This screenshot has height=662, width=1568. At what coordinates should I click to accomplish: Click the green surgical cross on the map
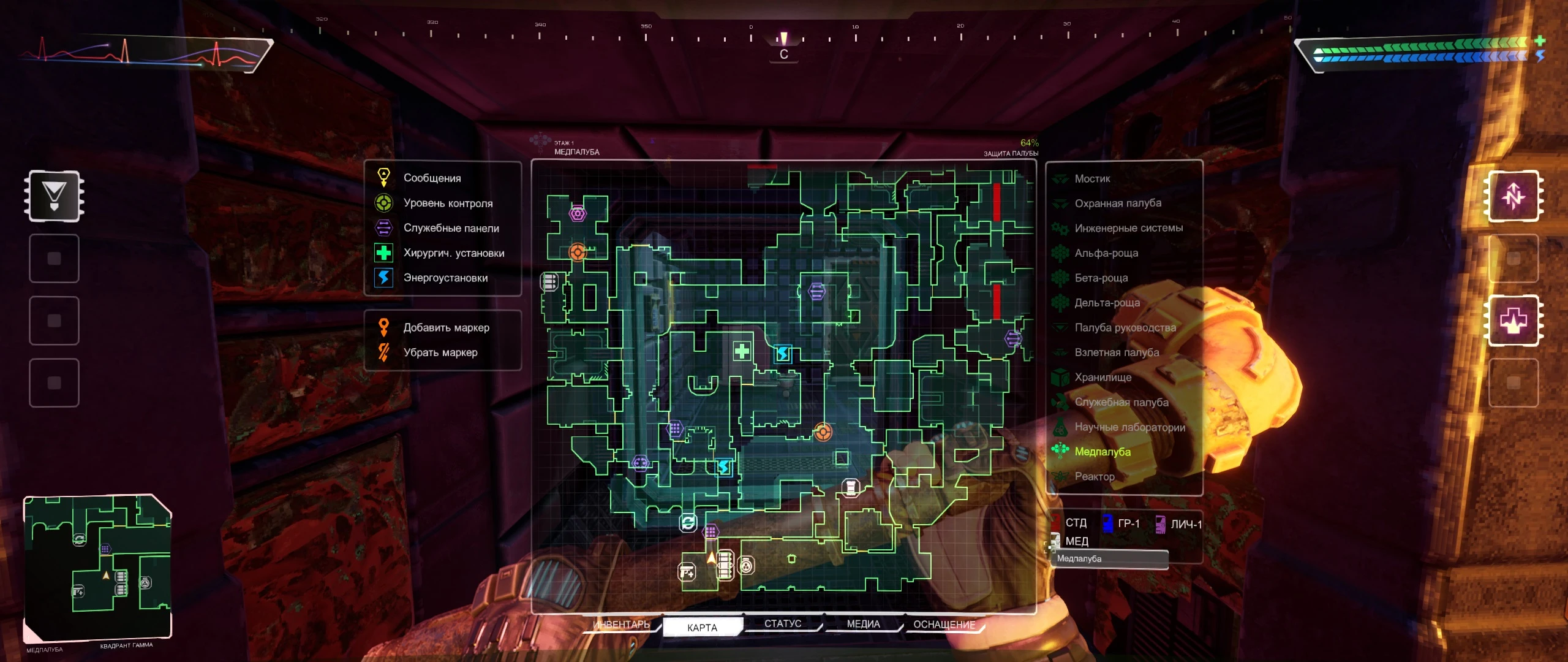coord(742,351)
